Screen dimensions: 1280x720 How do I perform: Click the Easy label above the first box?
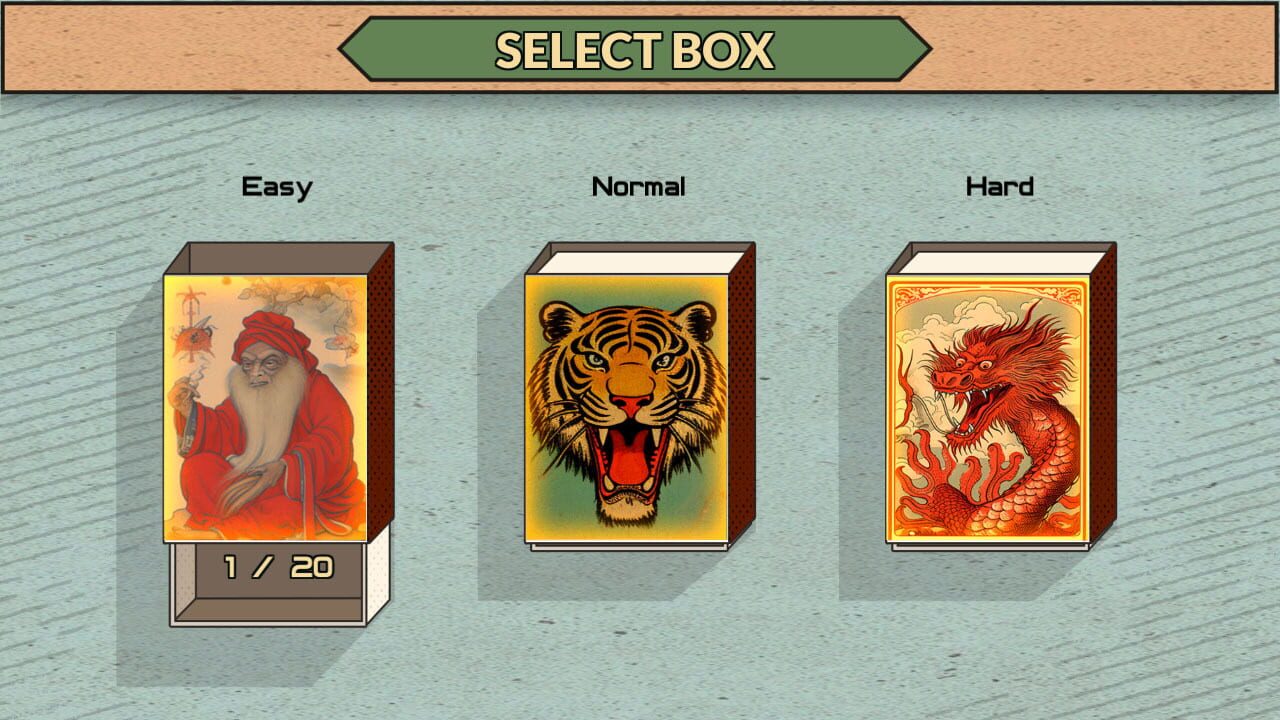coord(277,184)
